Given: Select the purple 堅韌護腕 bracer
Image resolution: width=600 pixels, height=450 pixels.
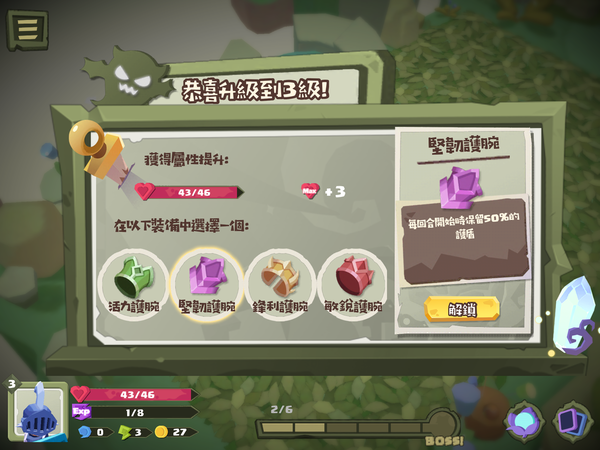Looking at the screenshot, I should click(207, 281).
